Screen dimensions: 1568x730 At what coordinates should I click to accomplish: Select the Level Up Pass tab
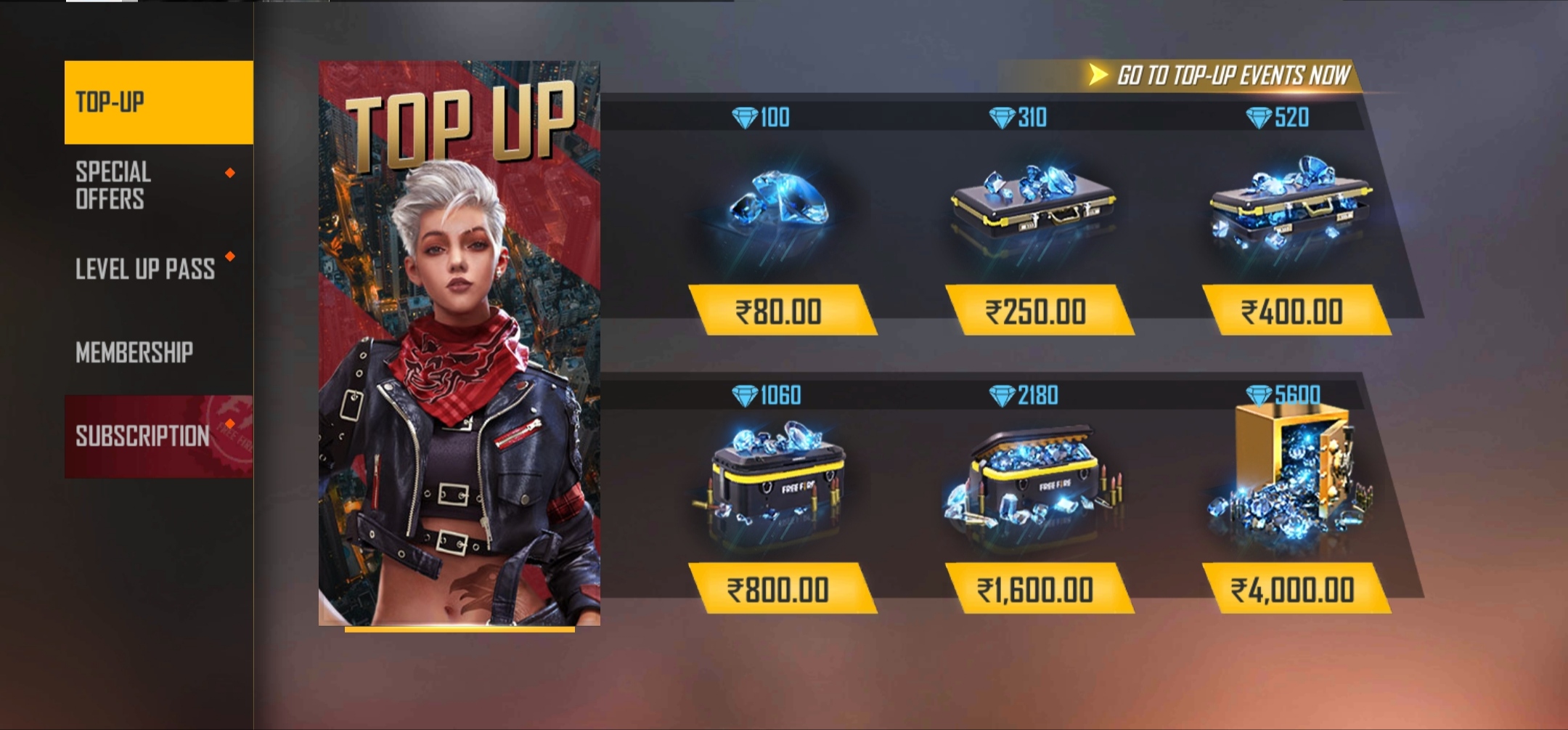(x=158, y=269)
